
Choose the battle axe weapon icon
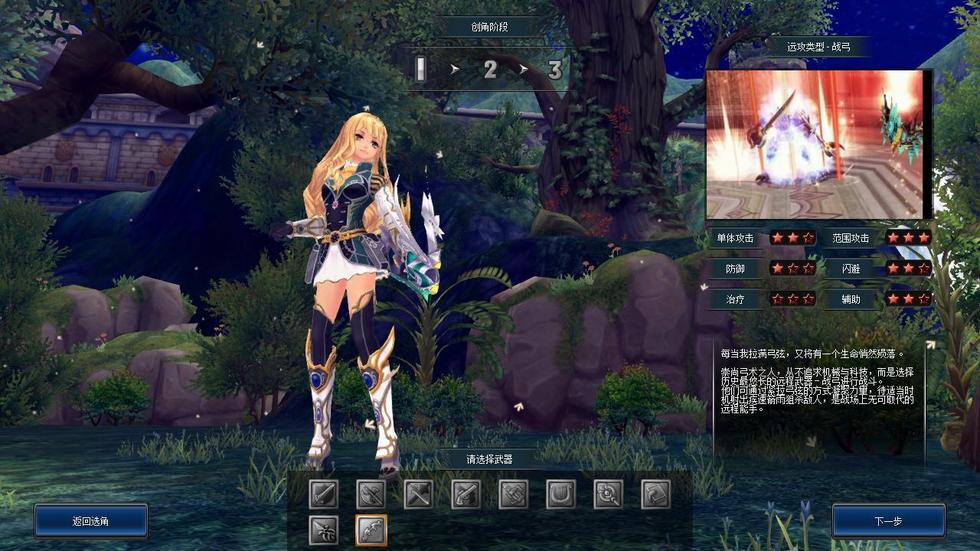[x=371, y=494]
